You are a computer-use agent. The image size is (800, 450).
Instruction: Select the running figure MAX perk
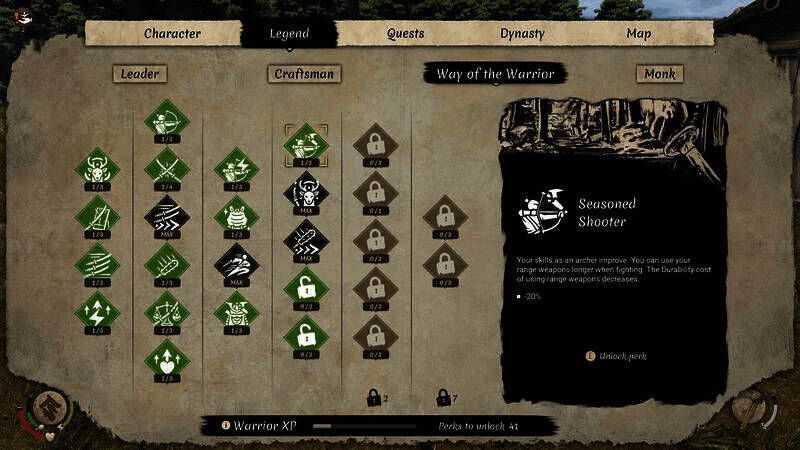pyautogui.click(x=237, y=264)
